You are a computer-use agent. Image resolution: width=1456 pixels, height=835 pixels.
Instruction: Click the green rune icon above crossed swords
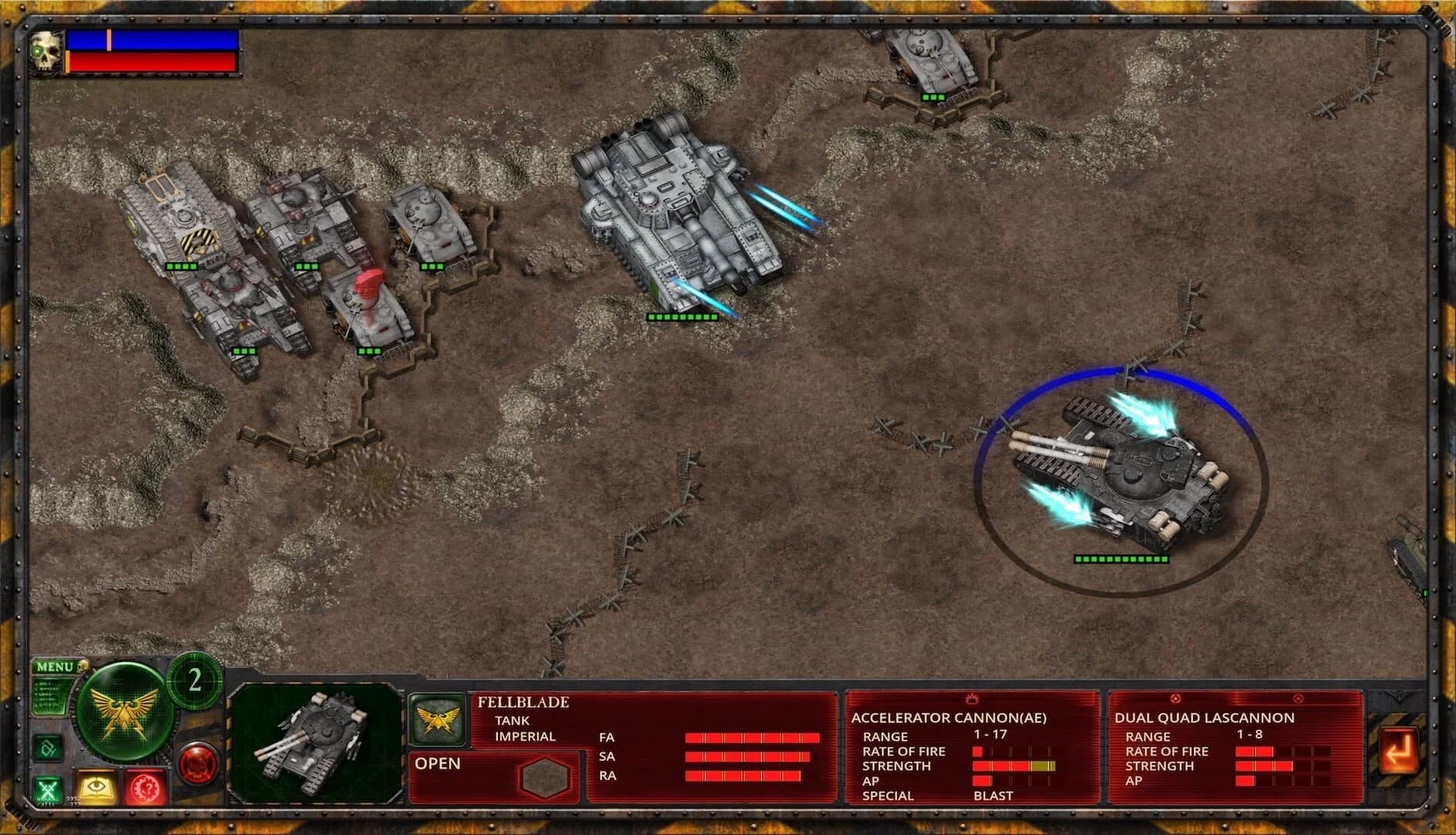tap(47, 748)
